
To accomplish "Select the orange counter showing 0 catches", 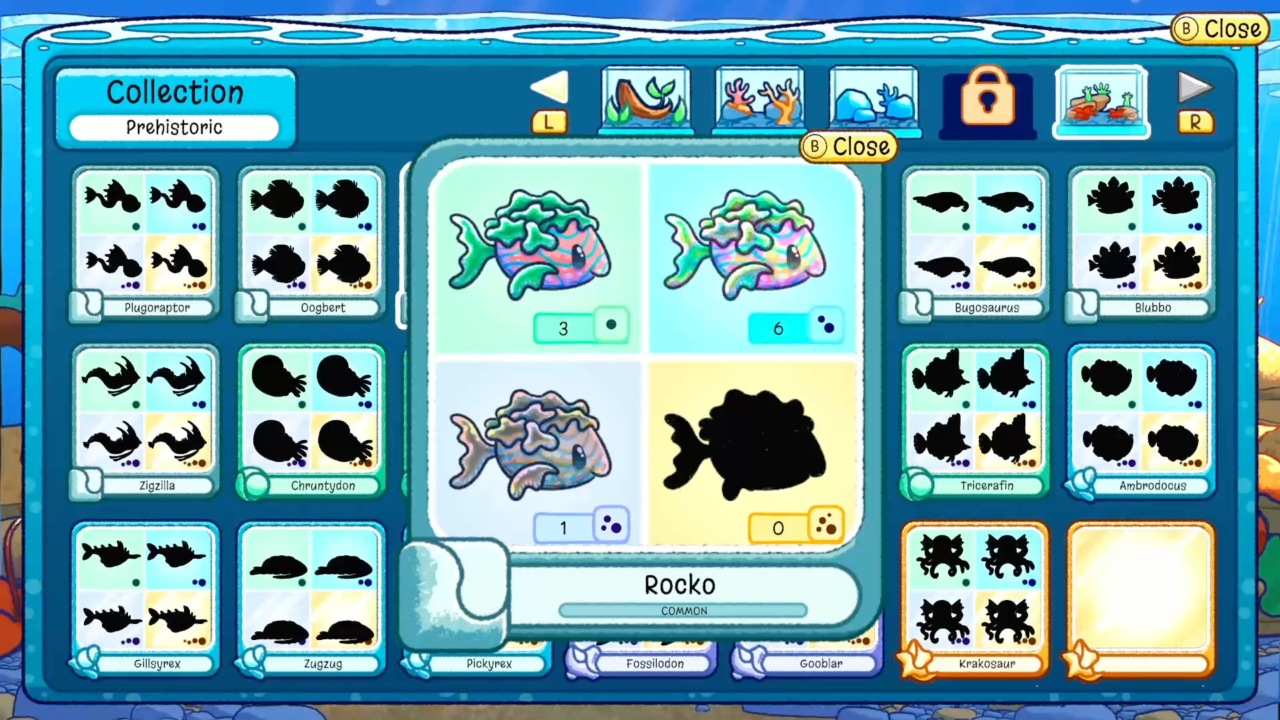I will coord(797,527).
